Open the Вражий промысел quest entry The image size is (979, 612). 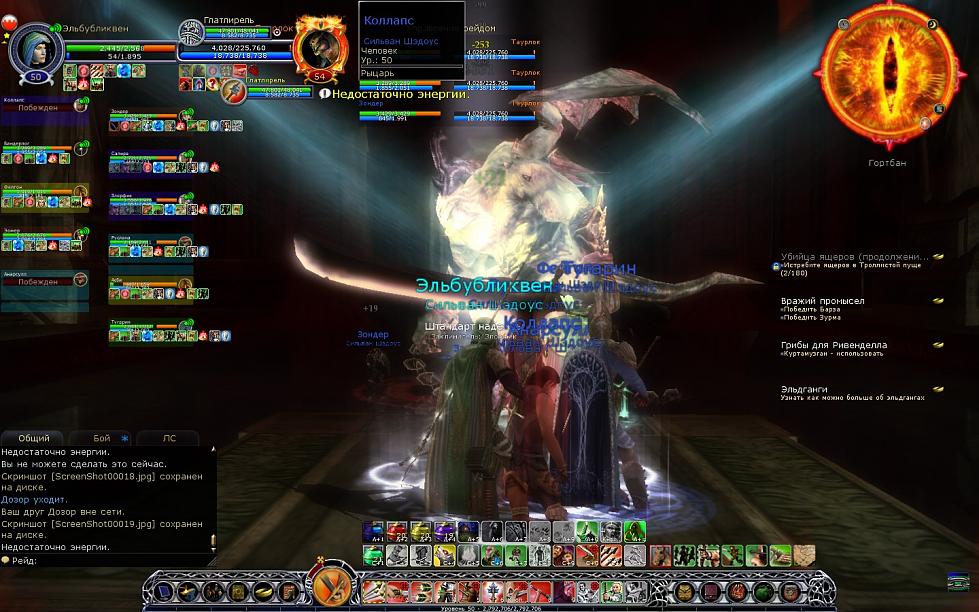[822, 301]
